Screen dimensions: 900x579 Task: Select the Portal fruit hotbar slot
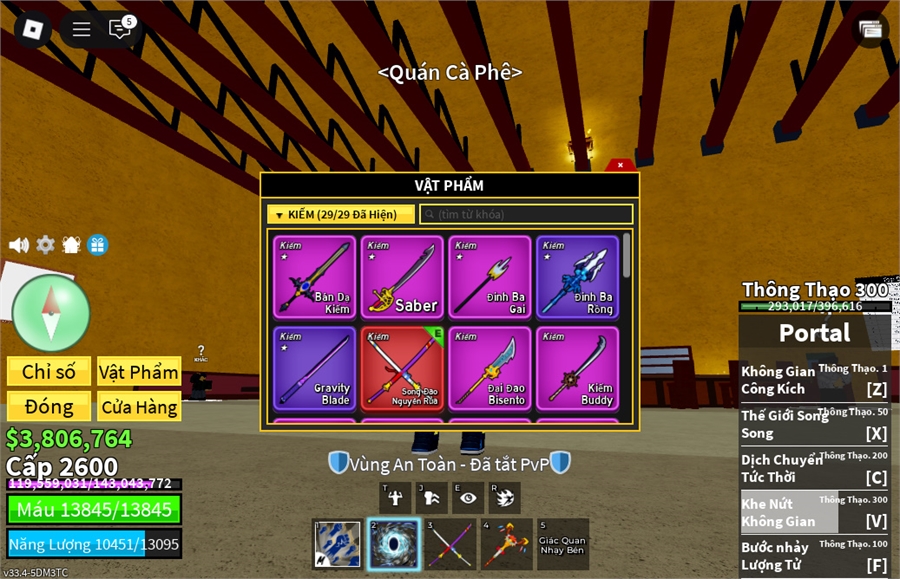click(x=392, y=545)
